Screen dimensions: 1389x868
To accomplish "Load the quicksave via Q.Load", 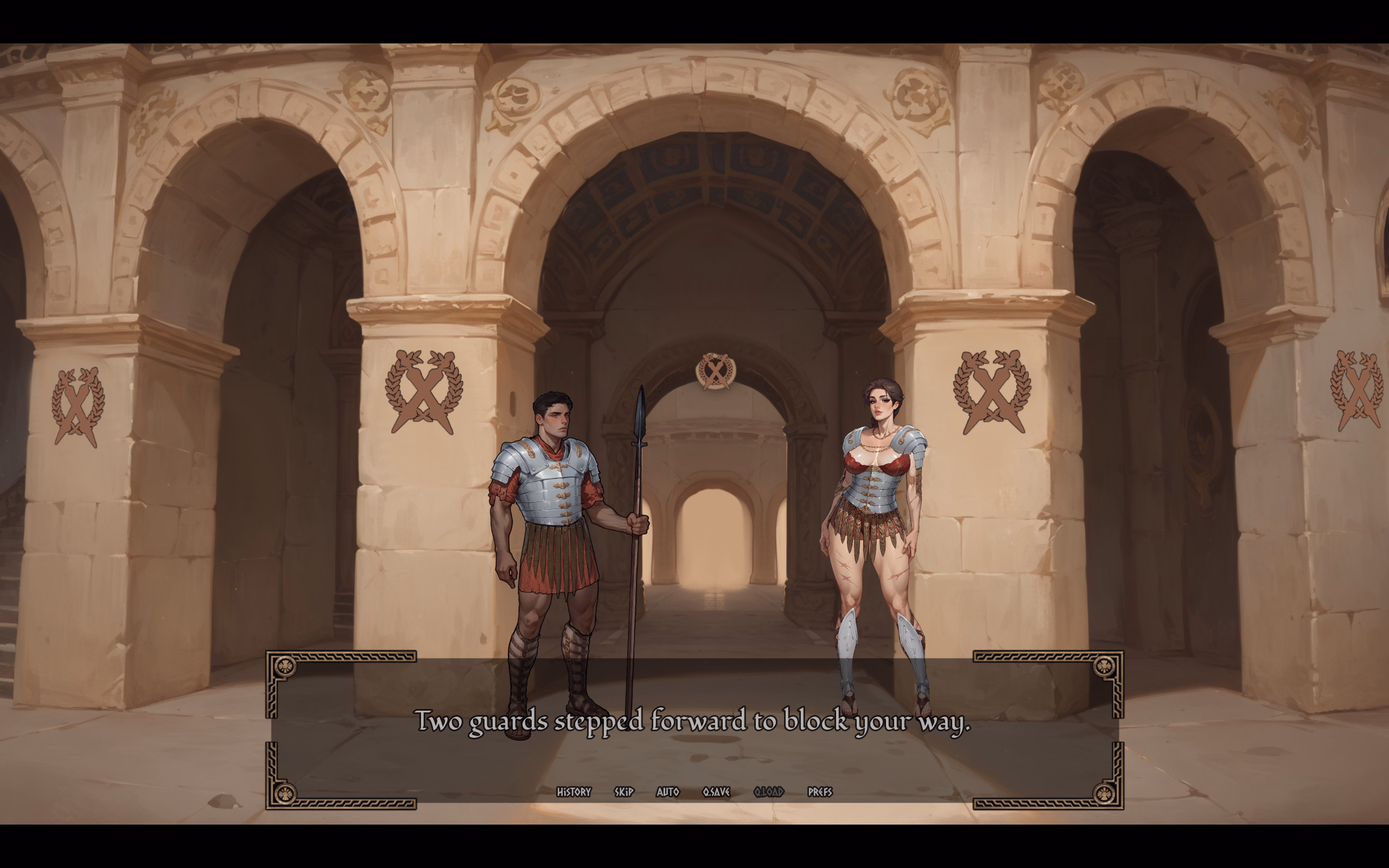I will [768, 791].
